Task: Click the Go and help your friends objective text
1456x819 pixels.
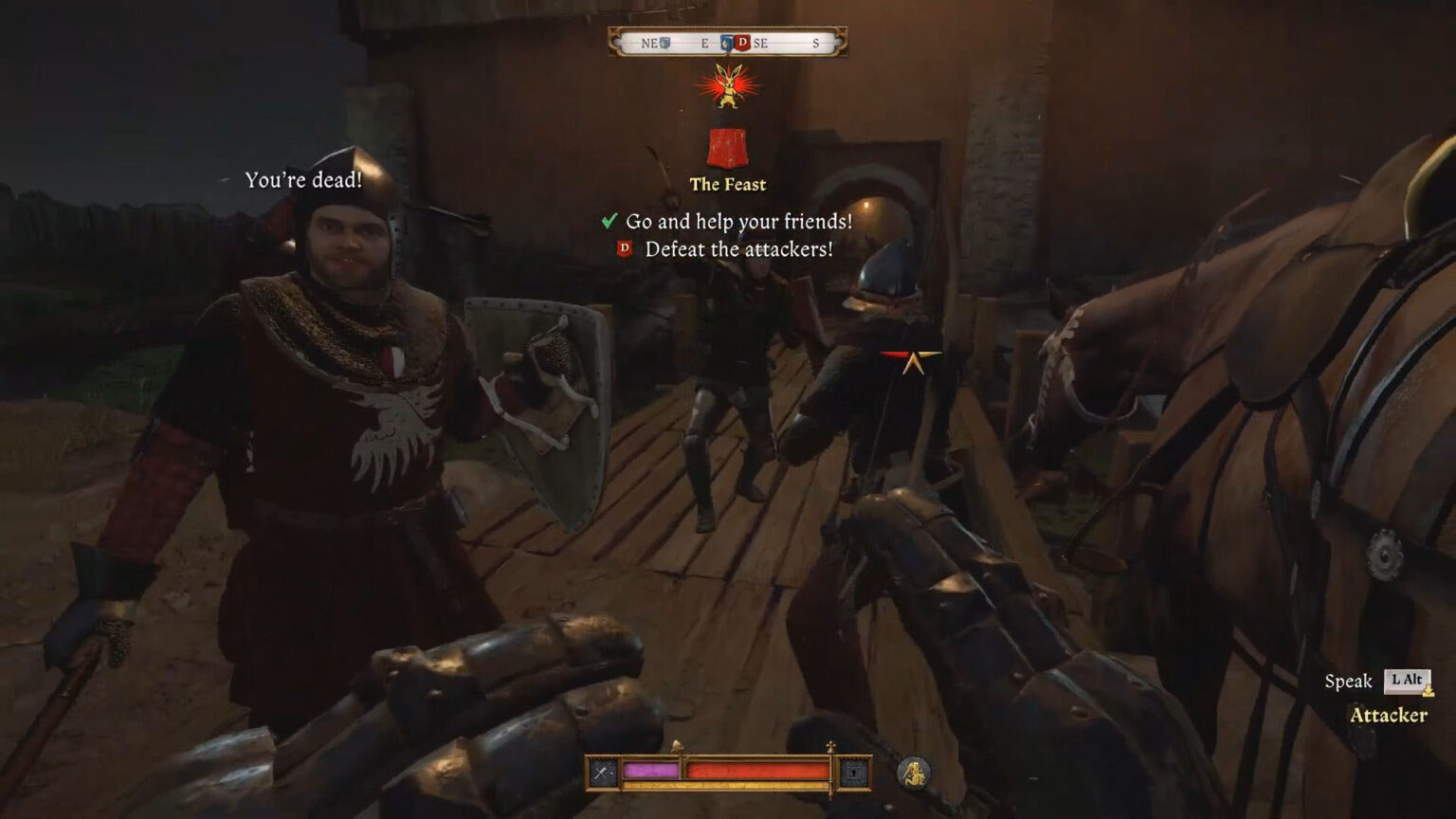Action: (x=738, y=220)
